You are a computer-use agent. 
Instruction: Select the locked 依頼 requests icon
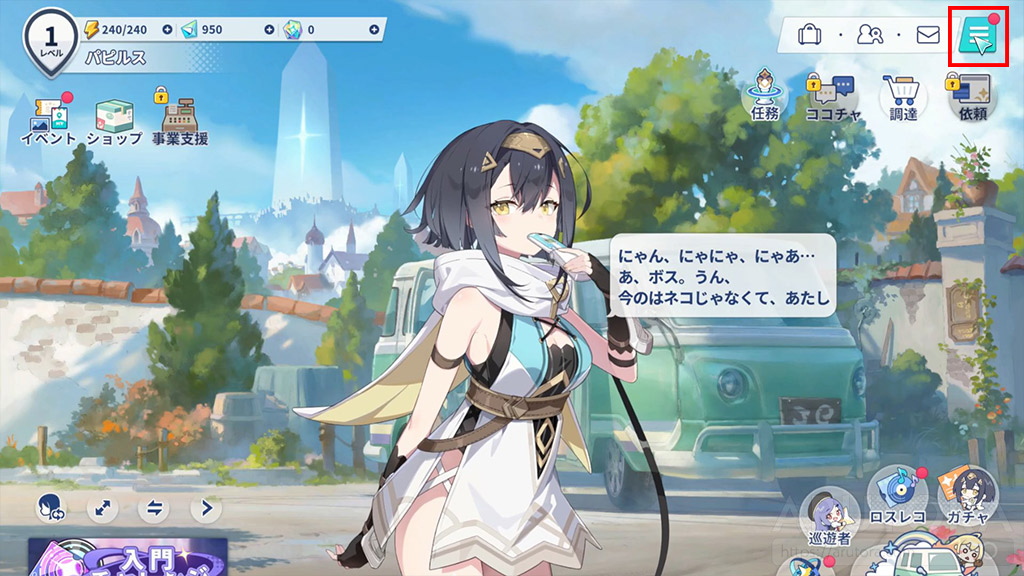pos(972,98)
